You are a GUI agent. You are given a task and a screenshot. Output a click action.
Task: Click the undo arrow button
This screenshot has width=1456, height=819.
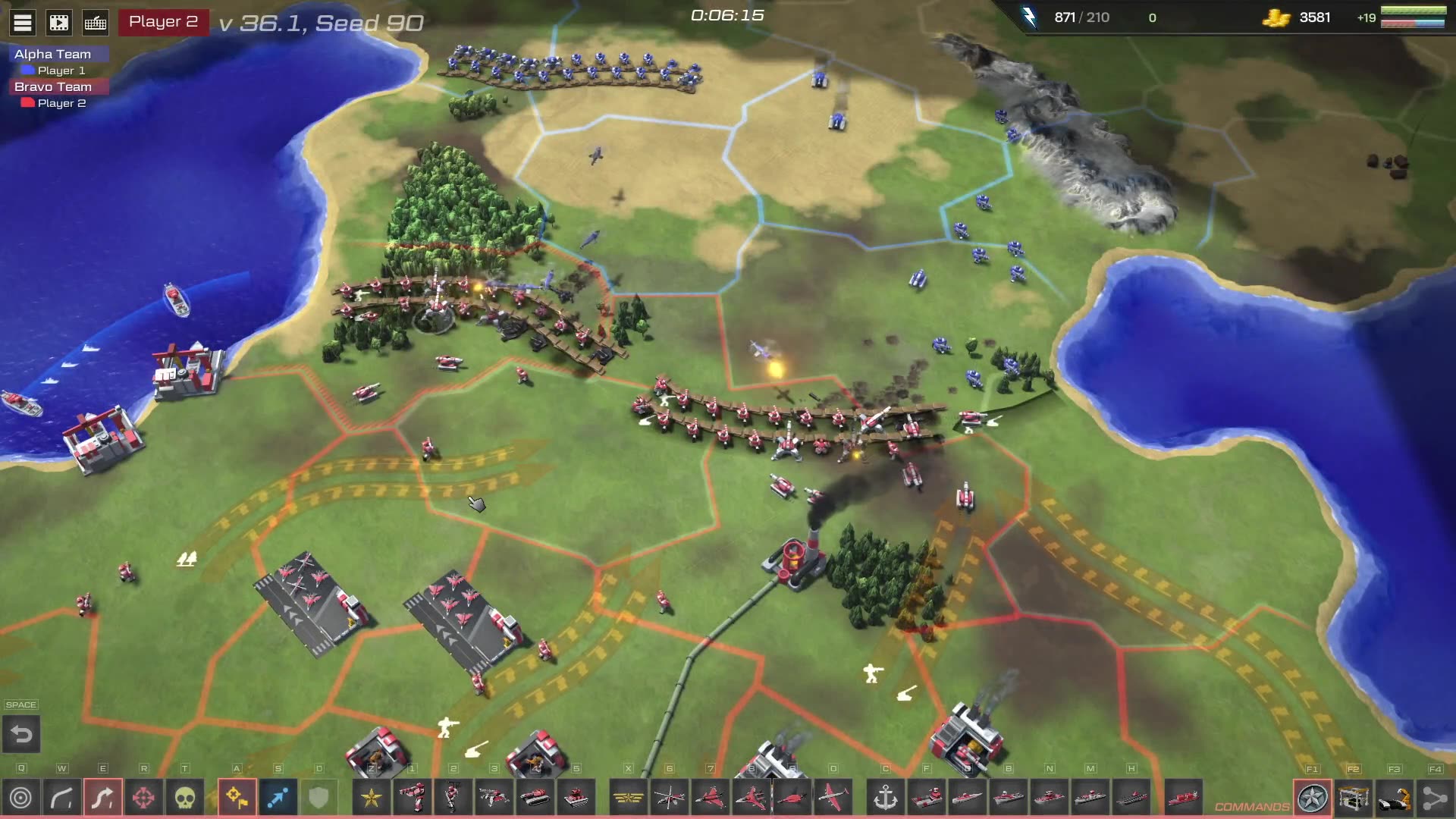click(21, 734)
